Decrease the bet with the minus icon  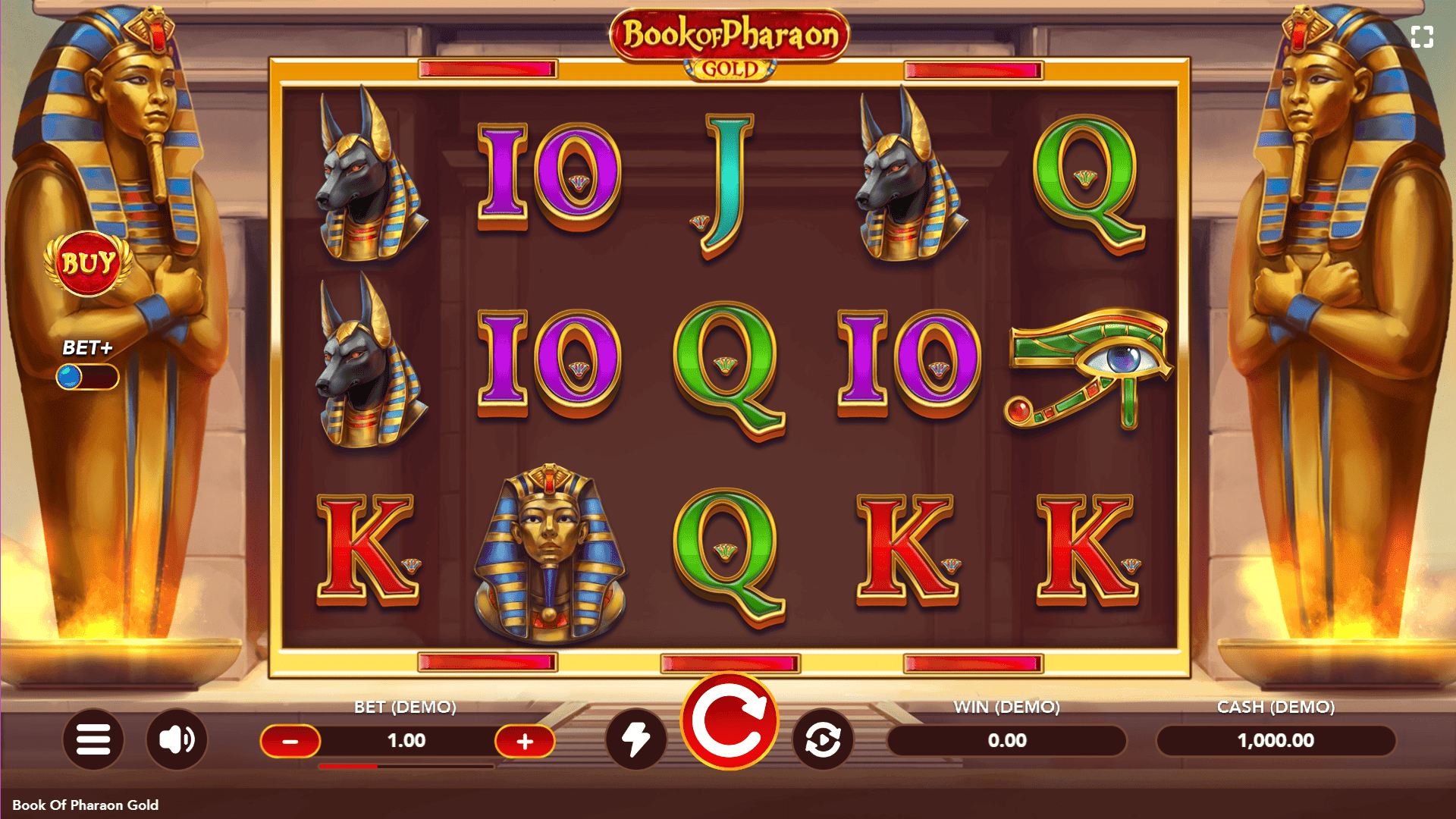tap(290, 740)
